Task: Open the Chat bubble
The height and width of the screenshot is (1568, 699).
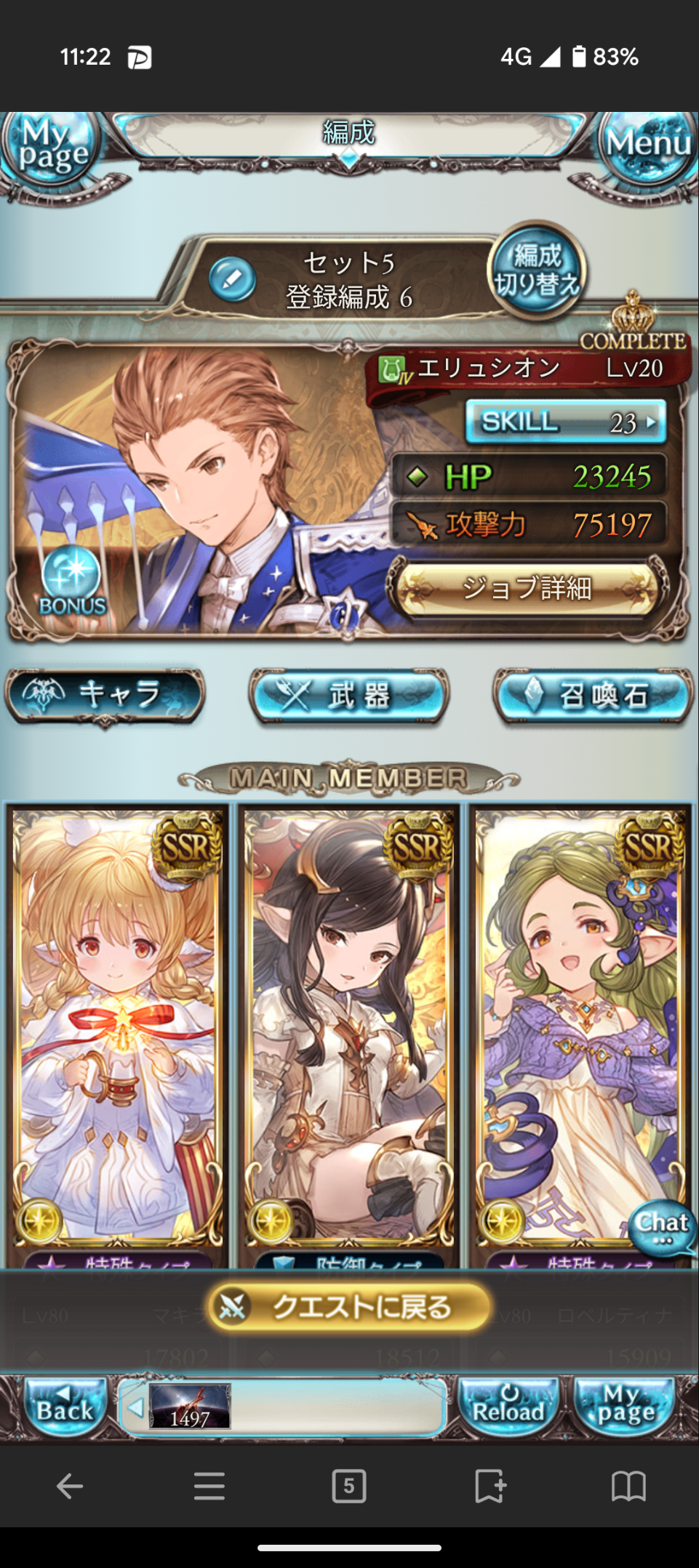Action: [x=660, y=1228]
